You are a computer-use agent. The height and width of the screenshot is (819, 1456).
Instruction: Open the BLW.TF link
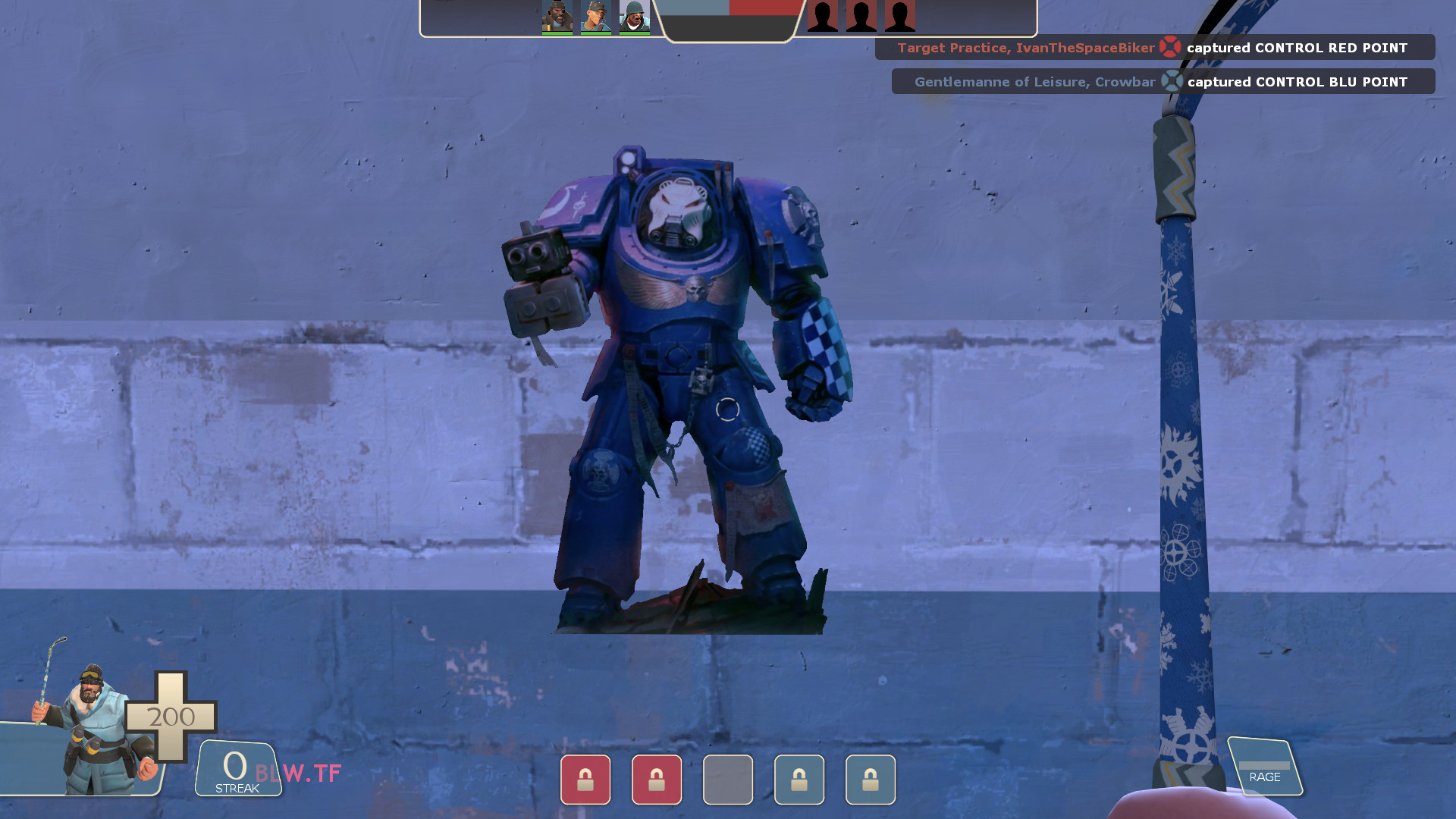(297, 773)
